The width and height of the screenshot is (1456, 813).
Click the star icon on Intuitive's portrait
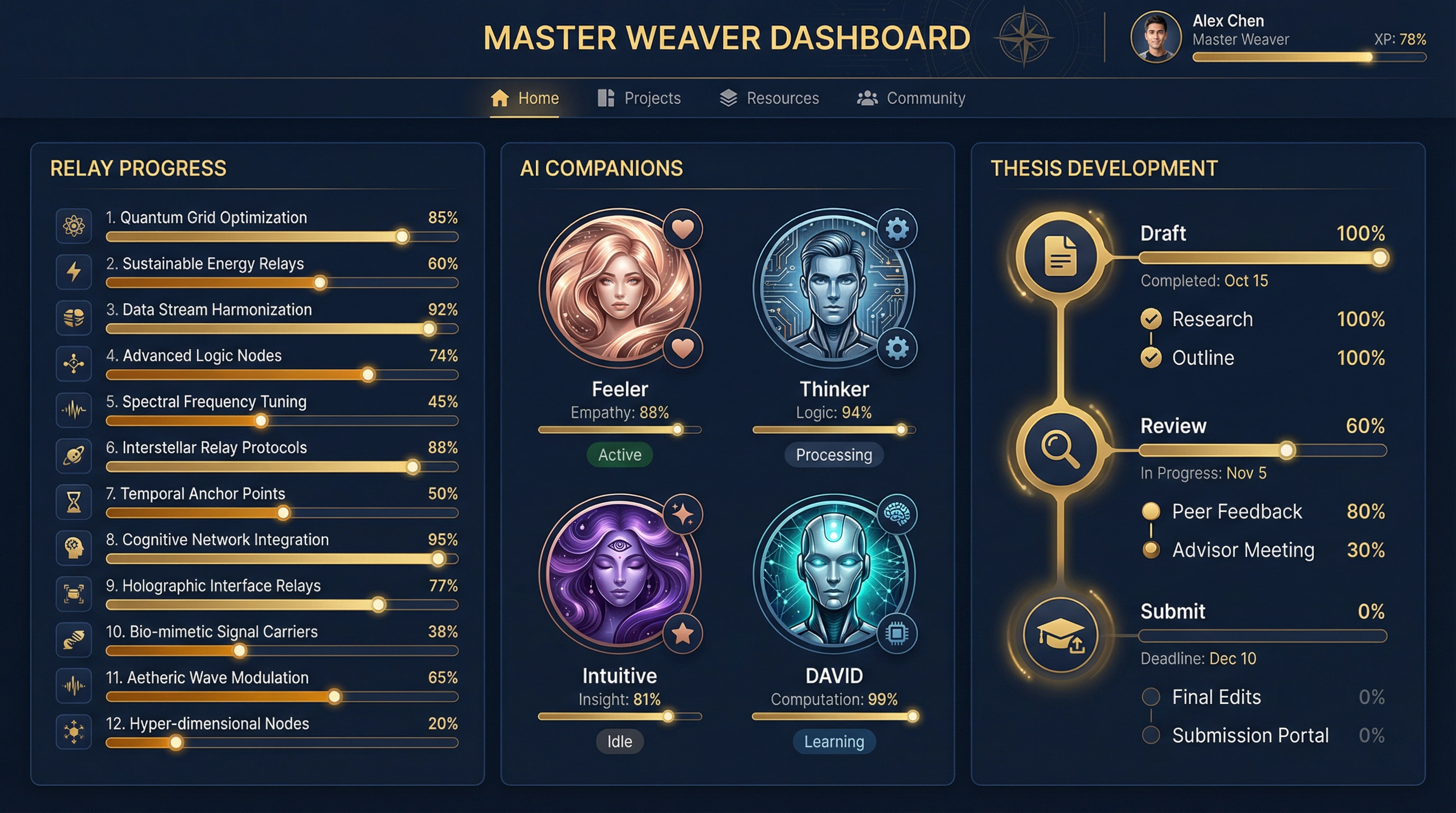(x=684, y=634)
